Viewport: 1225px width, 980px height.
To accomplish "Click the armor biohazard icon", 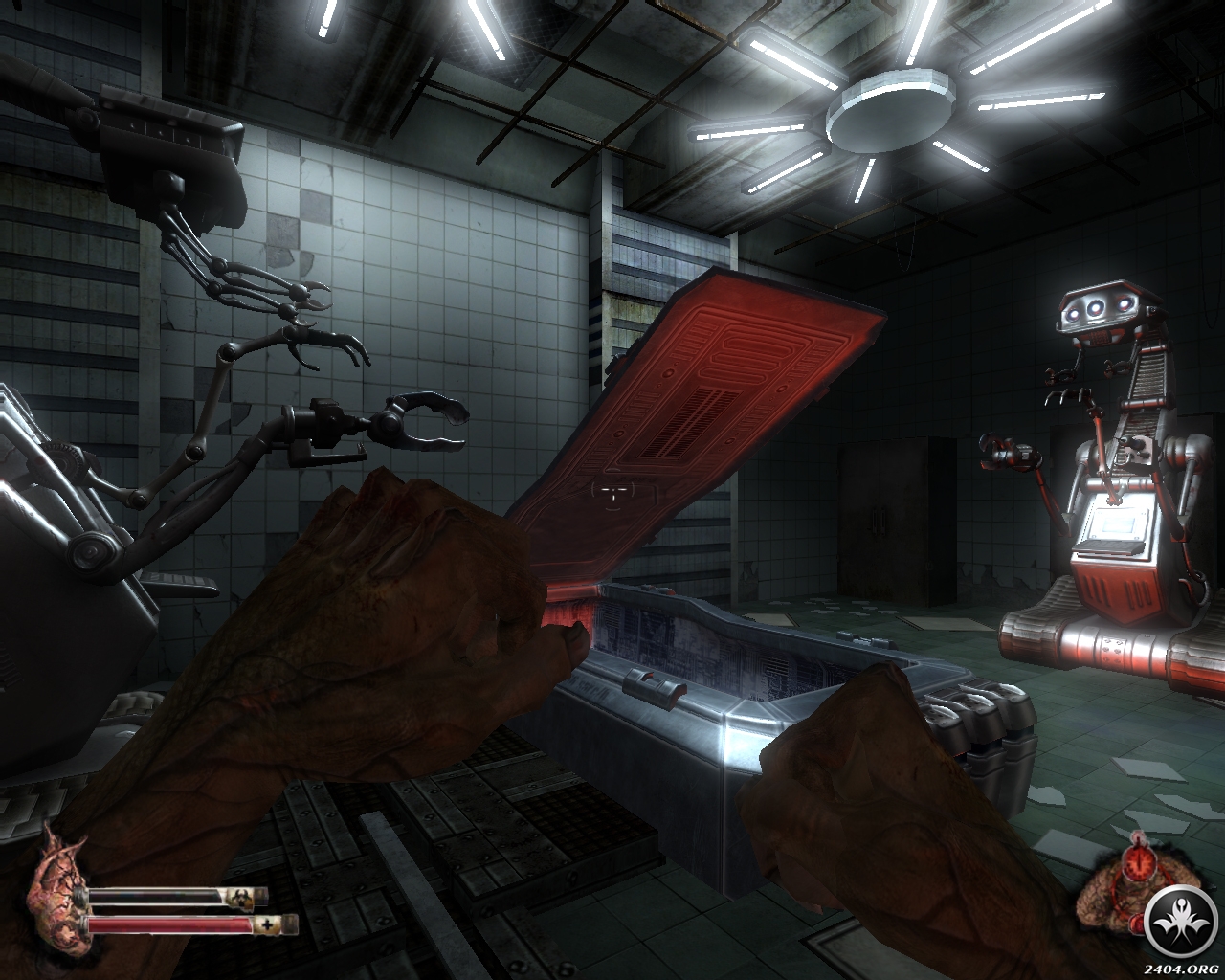I will [235, 897].
